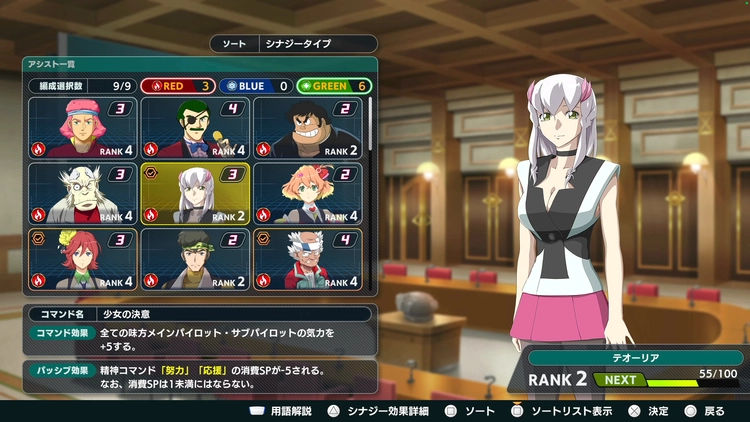
Task: Pick the burly dark-skinned man card
Action: tap(307, 128)
